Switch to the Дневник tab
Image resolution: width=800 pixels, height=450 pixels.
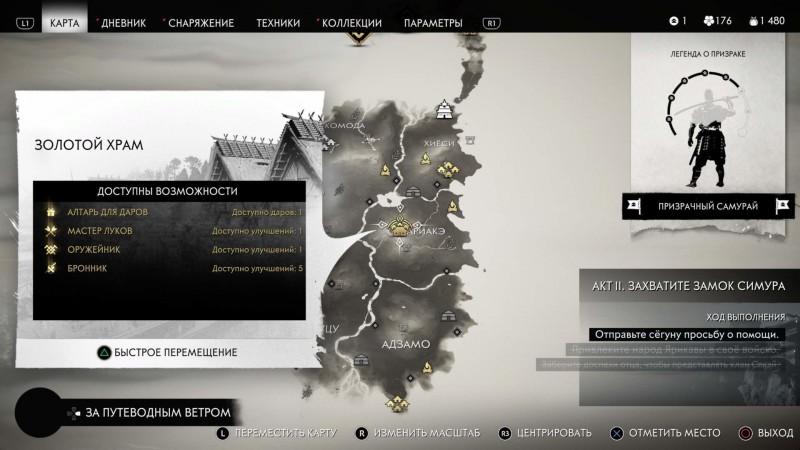123,22
